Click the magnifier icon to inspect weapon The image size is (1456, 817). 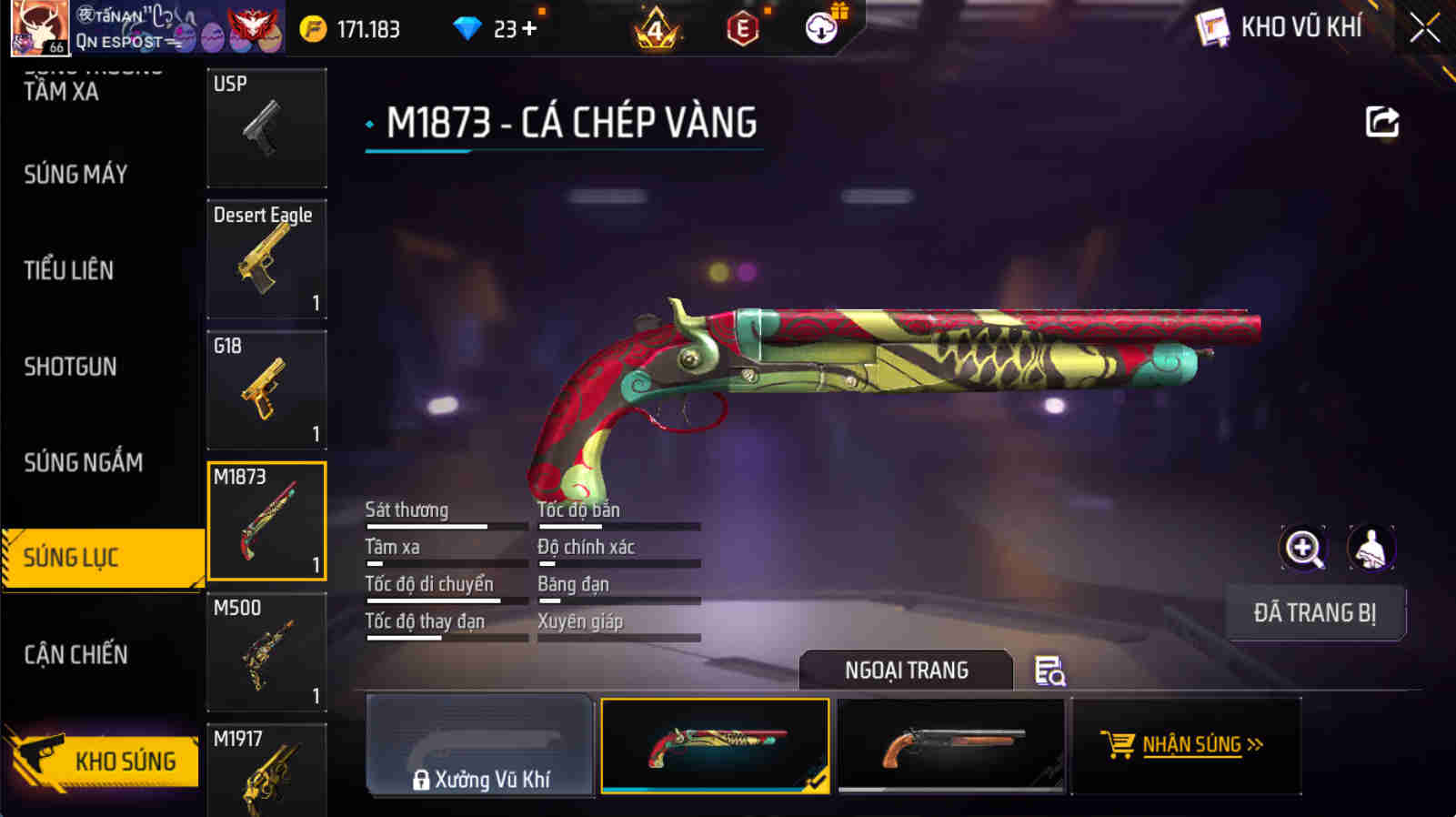[x=1304, y=548]
